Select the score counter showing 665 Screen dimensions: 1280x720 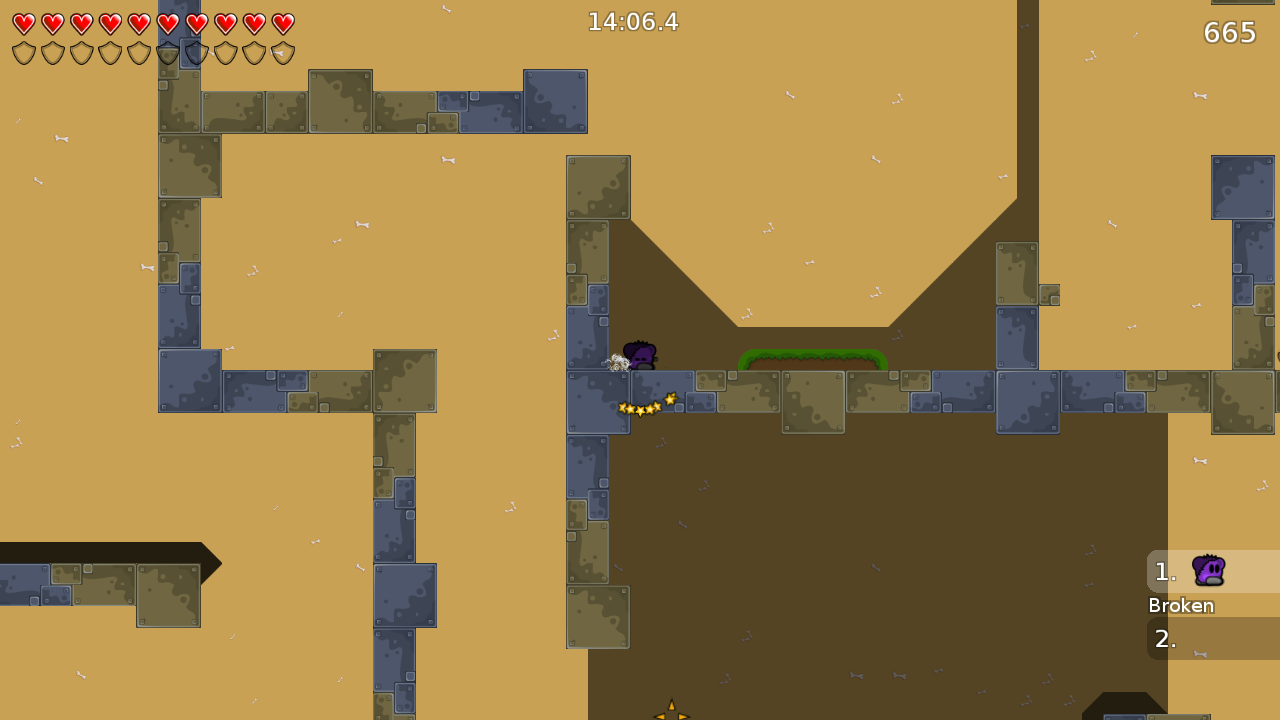pos(1229,32)
